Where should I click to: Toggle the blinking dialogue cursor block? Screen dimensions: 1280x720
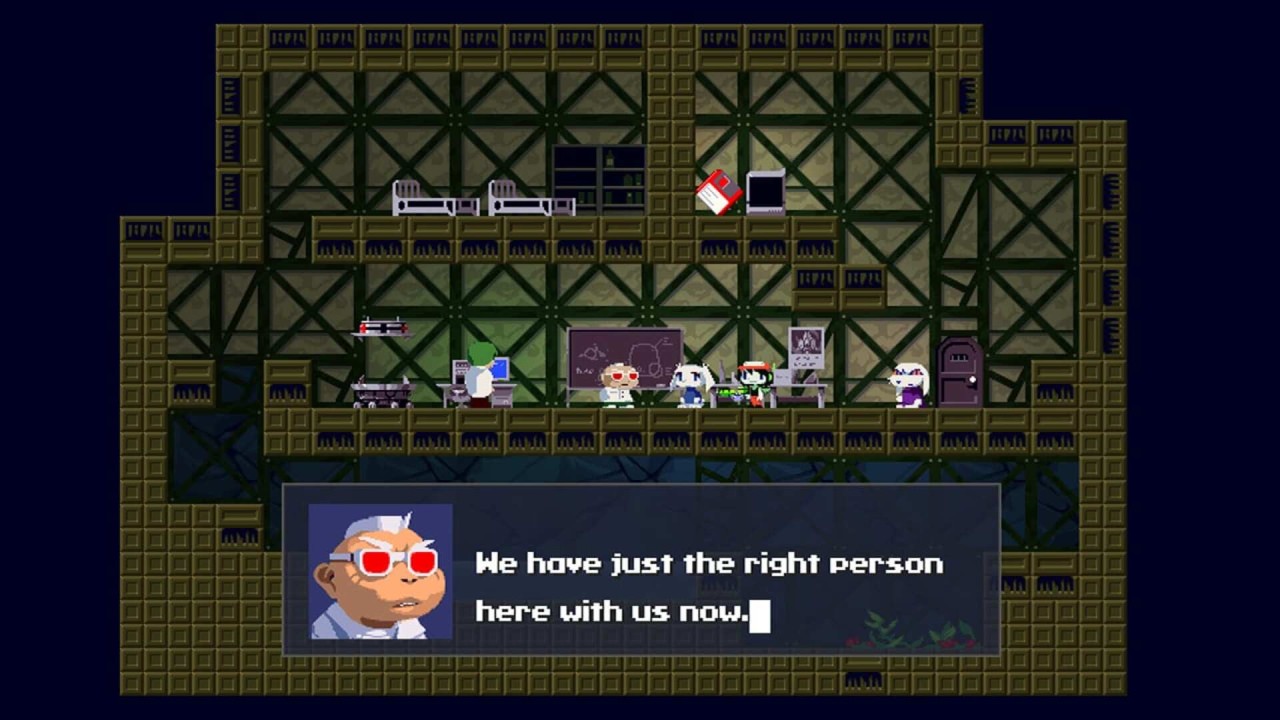tap(761, 618)
